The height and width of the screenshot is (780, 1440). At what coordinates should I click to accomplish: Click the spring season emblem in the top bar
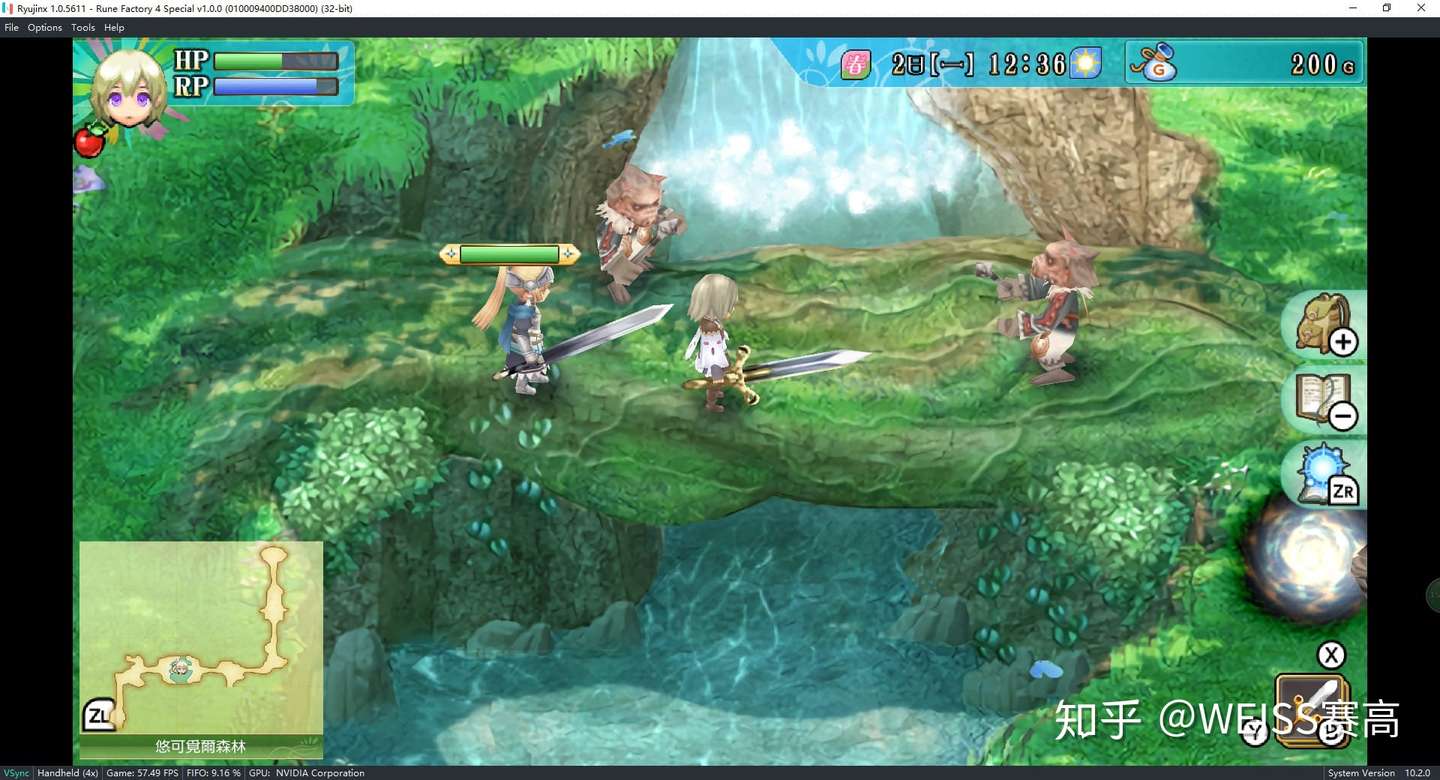pos(854,62)
